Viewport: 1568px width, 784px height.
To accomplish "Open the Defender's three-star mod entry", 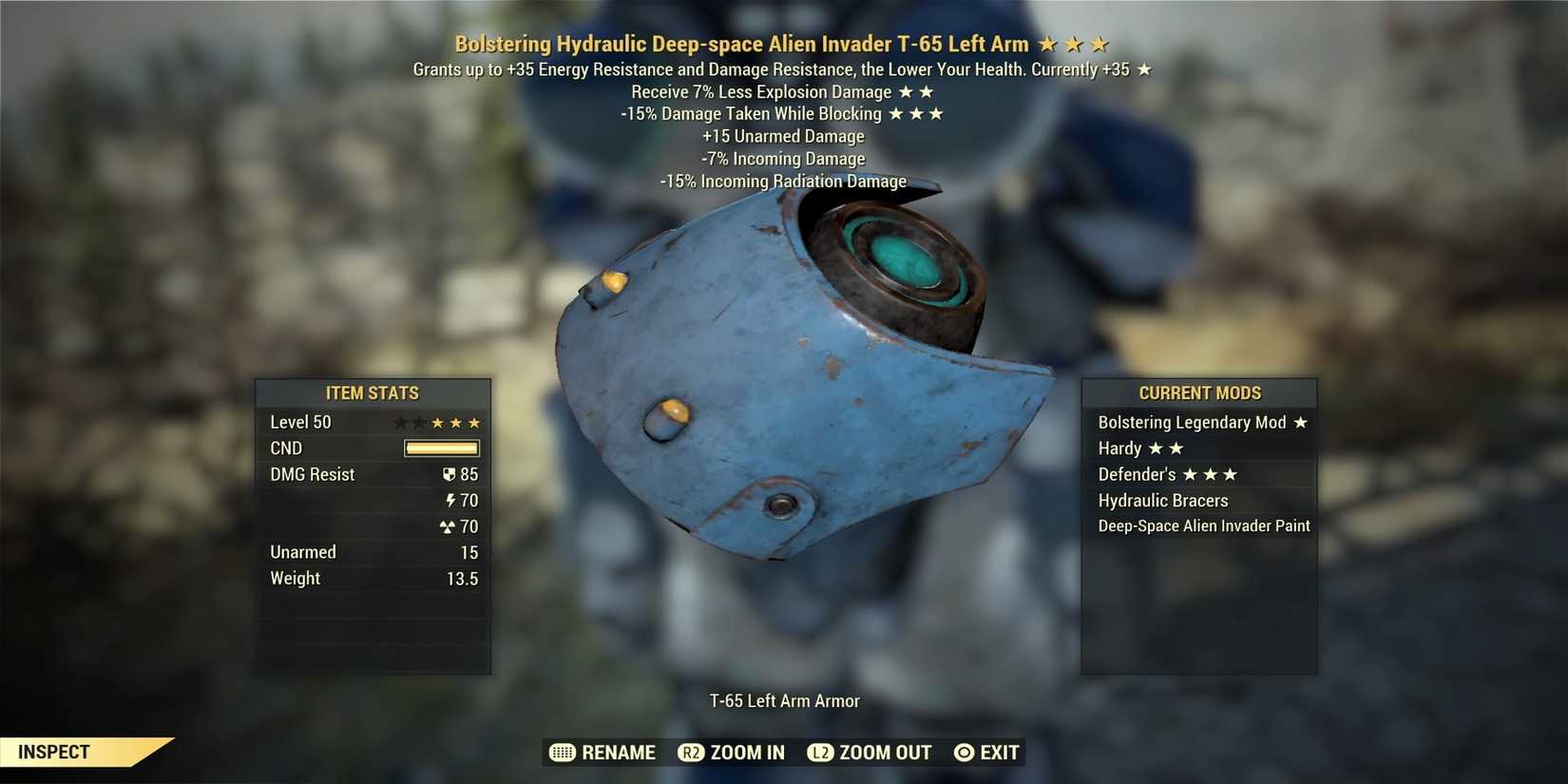I will pos(1169,474).
